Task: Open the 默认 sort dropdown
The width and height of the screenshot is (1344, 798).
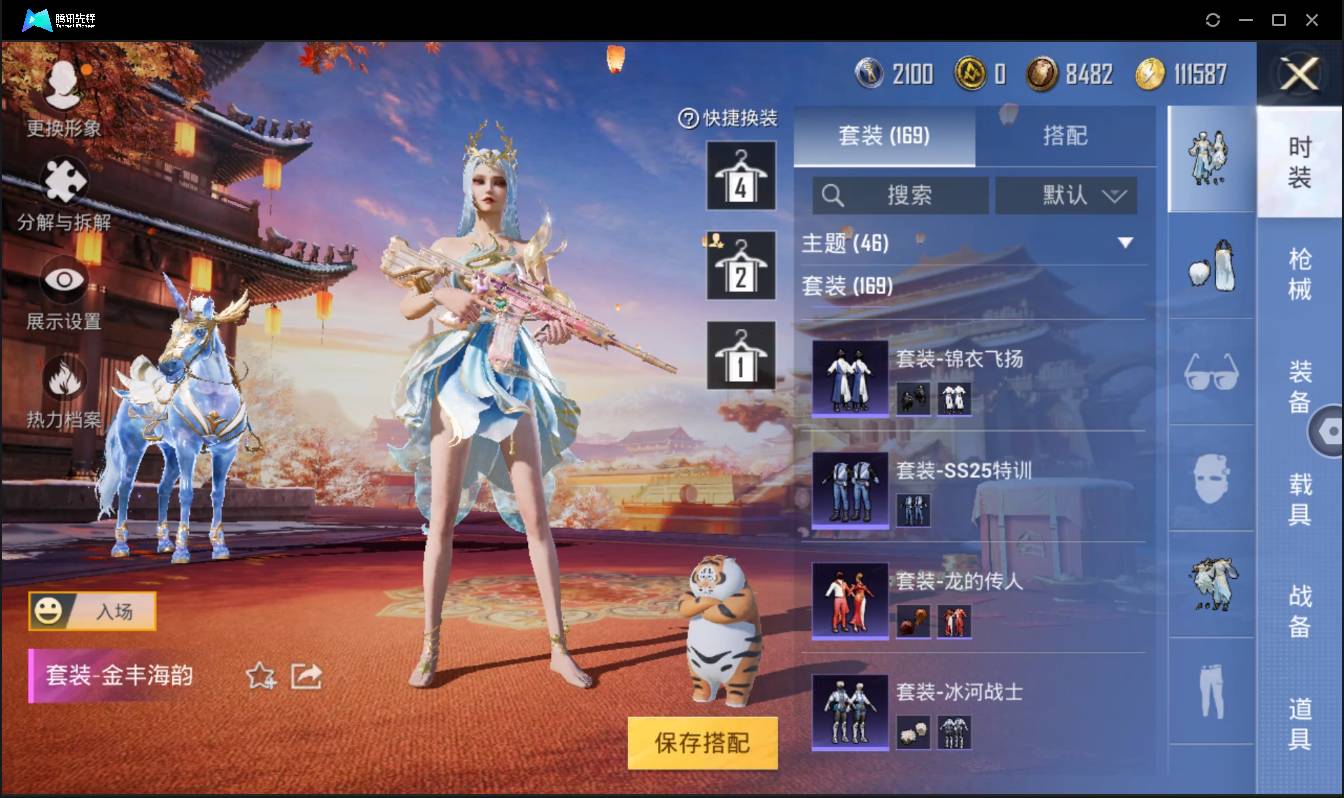Action: coord(1066,196)
